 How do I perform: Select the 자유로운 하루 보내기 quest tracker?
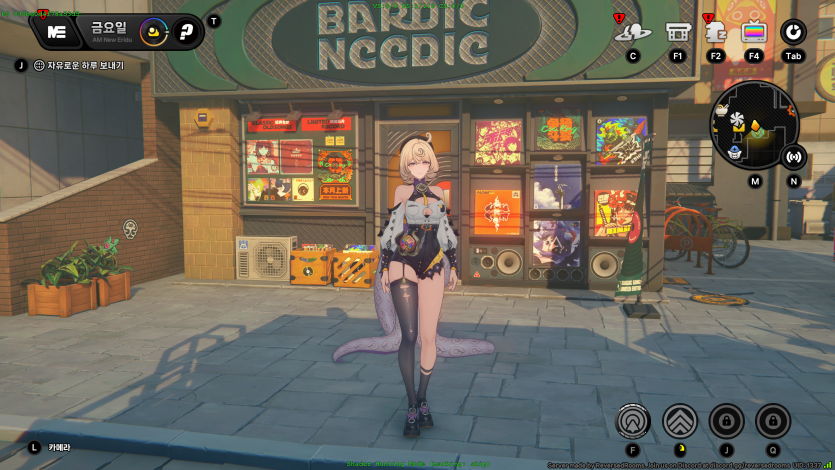(x=78, y=65)
